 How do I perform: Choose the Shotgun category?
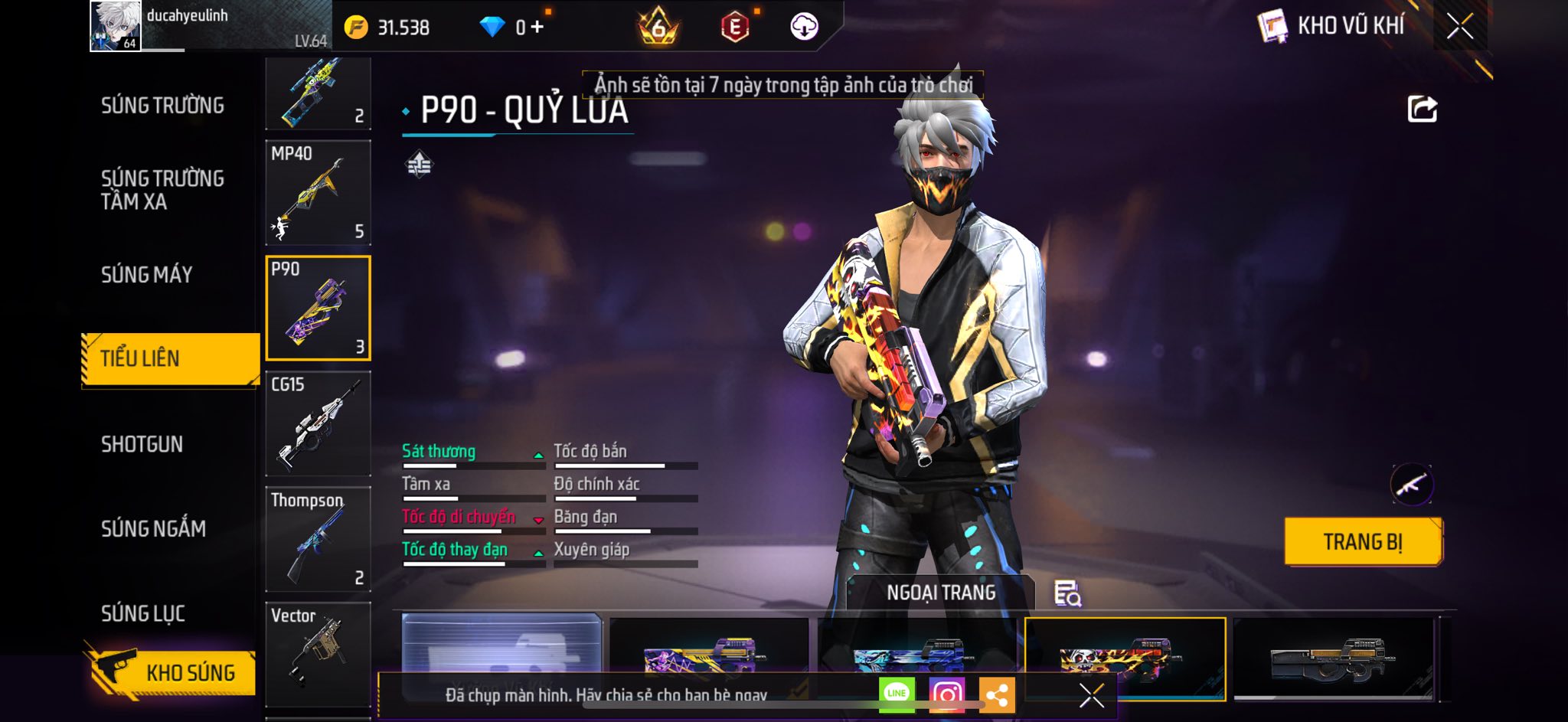[x=142, y=444]
